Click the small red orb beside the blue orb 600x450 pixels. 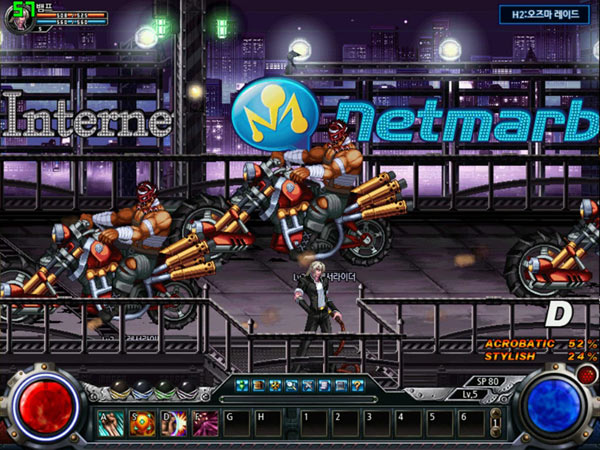[587, 375]
